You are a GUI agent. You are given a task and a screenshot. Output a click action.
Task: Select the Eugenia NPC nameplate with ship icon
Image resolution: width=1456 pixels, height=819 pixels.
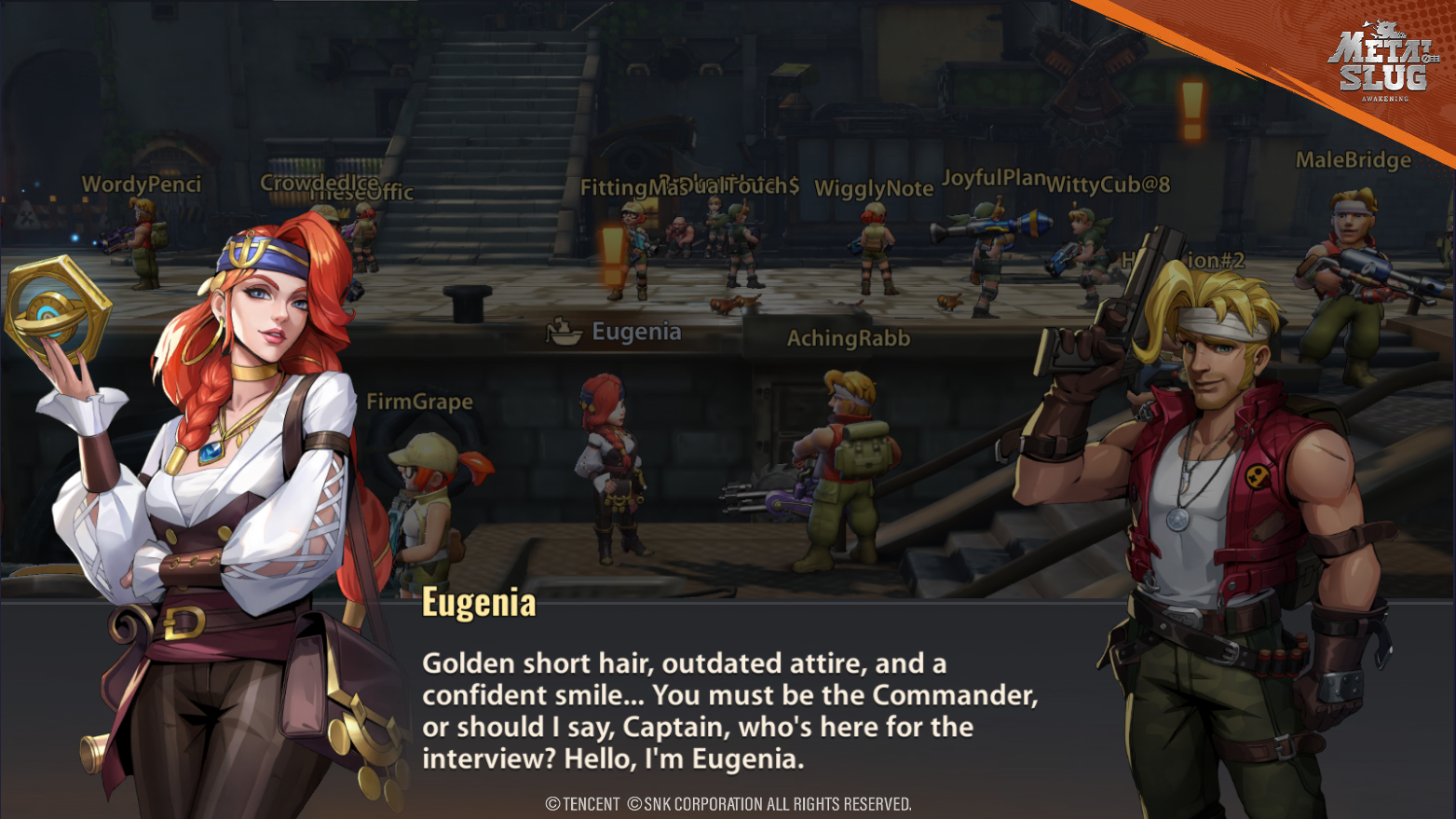pos(615,332)
